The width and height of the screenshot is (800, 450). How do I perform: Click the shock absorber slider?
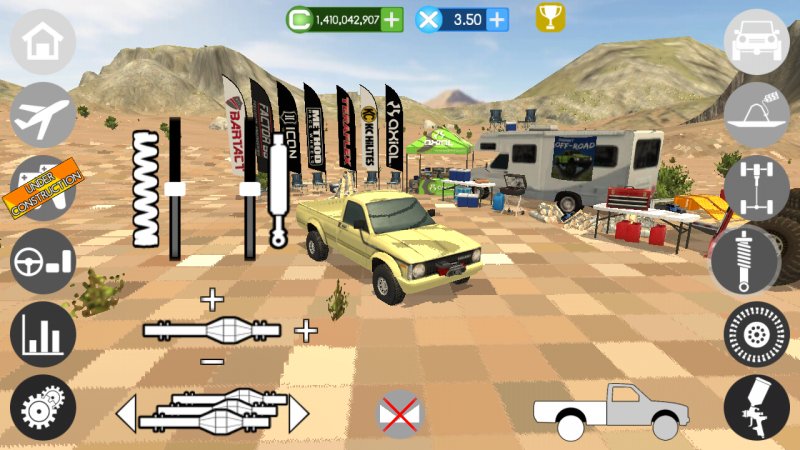250,188
